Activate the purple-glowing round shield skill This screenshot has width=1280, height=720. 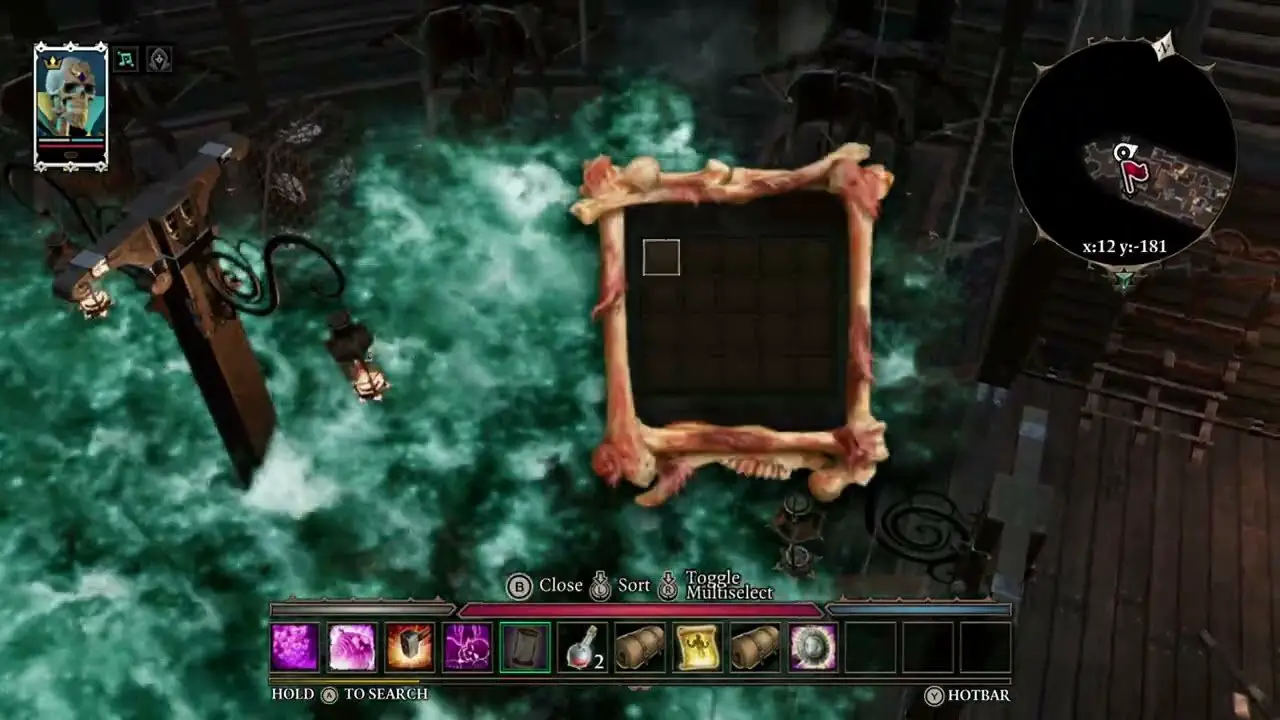pyautogui.click(x=813, y=647)
